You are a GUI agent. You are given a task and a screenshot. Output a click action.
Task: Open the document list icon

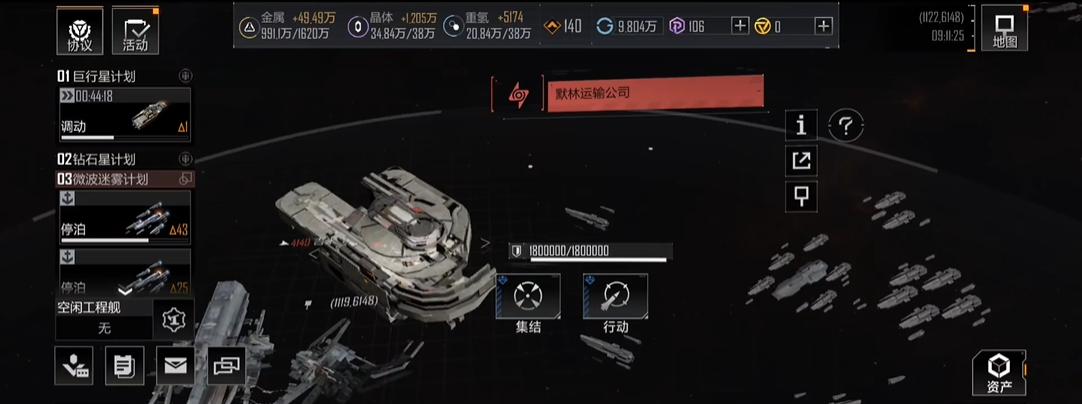point(124,366)
